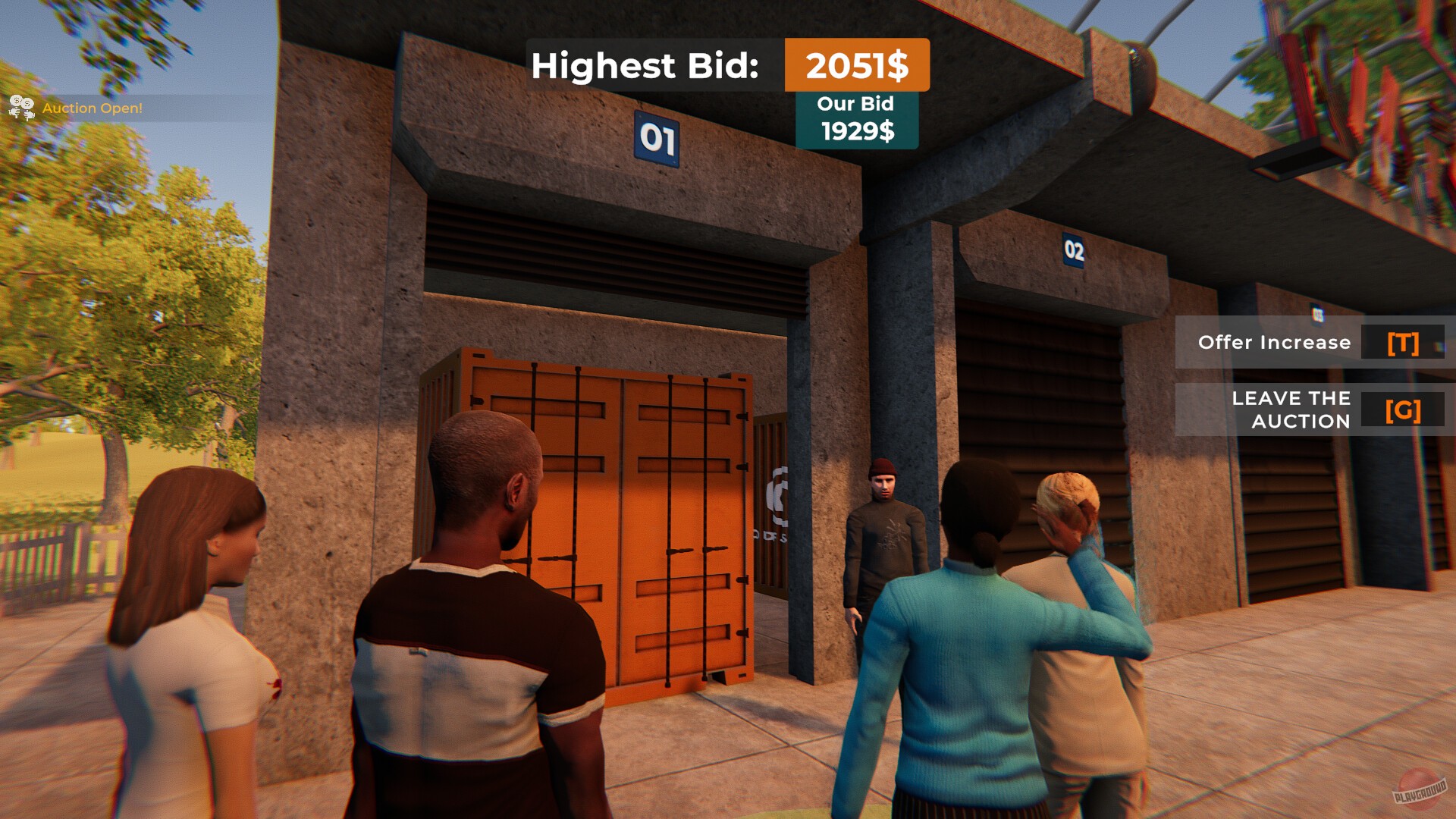Click the Leave The Auction button

[1289, 409]
